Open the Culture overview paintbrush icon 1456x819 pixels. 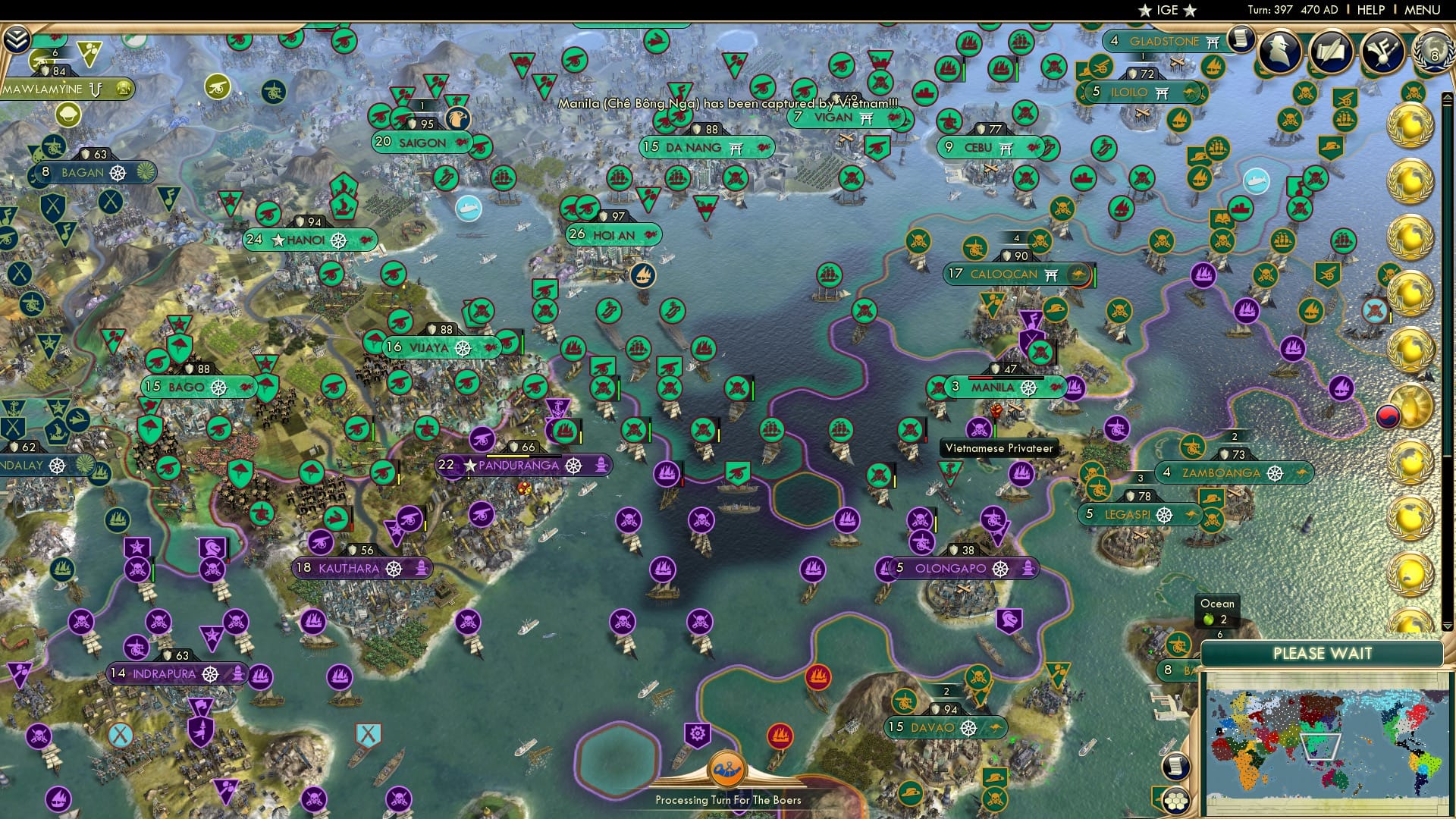pyautogui.click(x=1382, y=51)
